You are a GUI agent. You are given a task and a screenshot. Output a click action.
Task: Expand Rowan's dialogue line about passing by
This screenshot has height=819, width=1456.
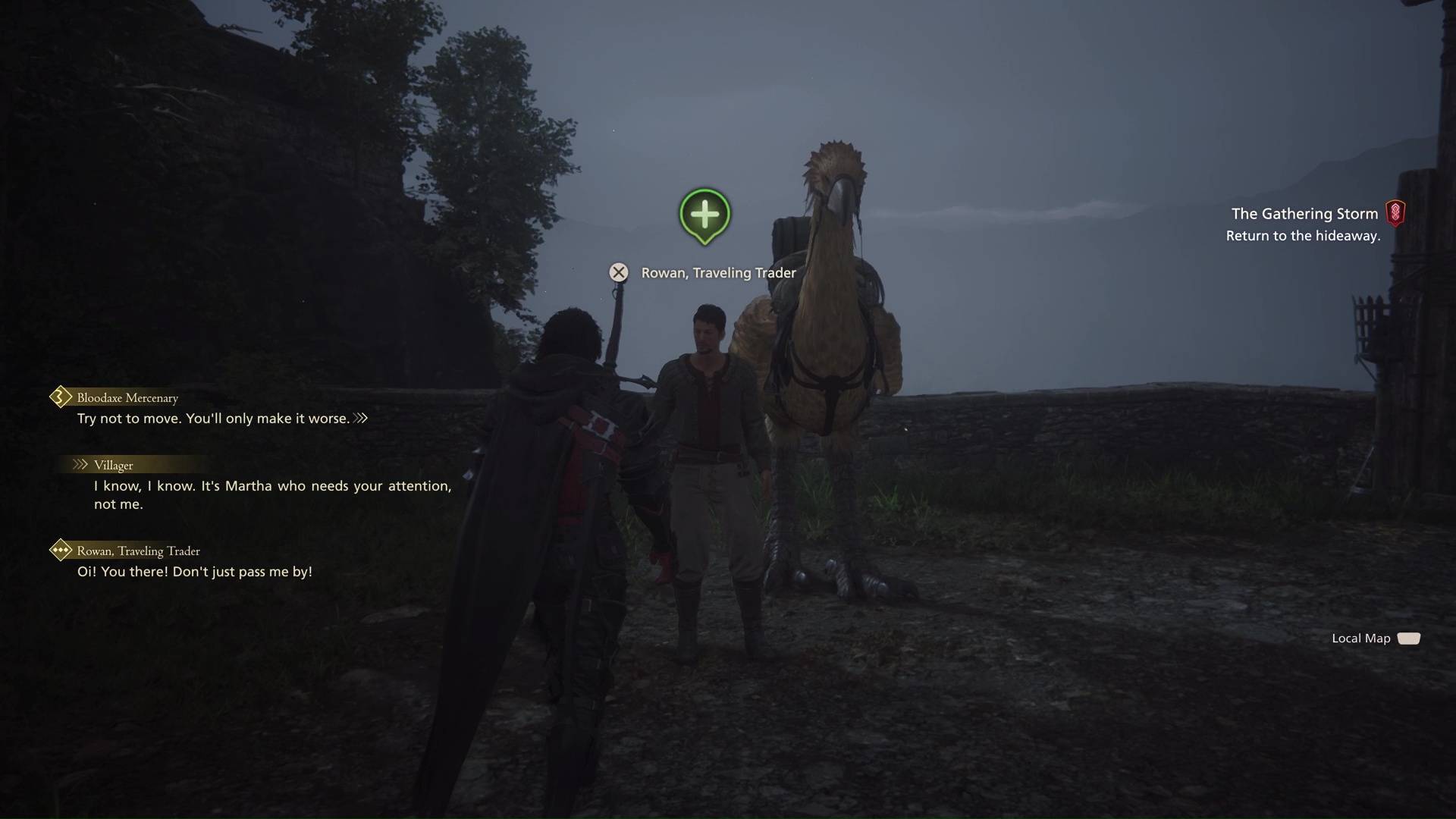[x=196, y=571]
